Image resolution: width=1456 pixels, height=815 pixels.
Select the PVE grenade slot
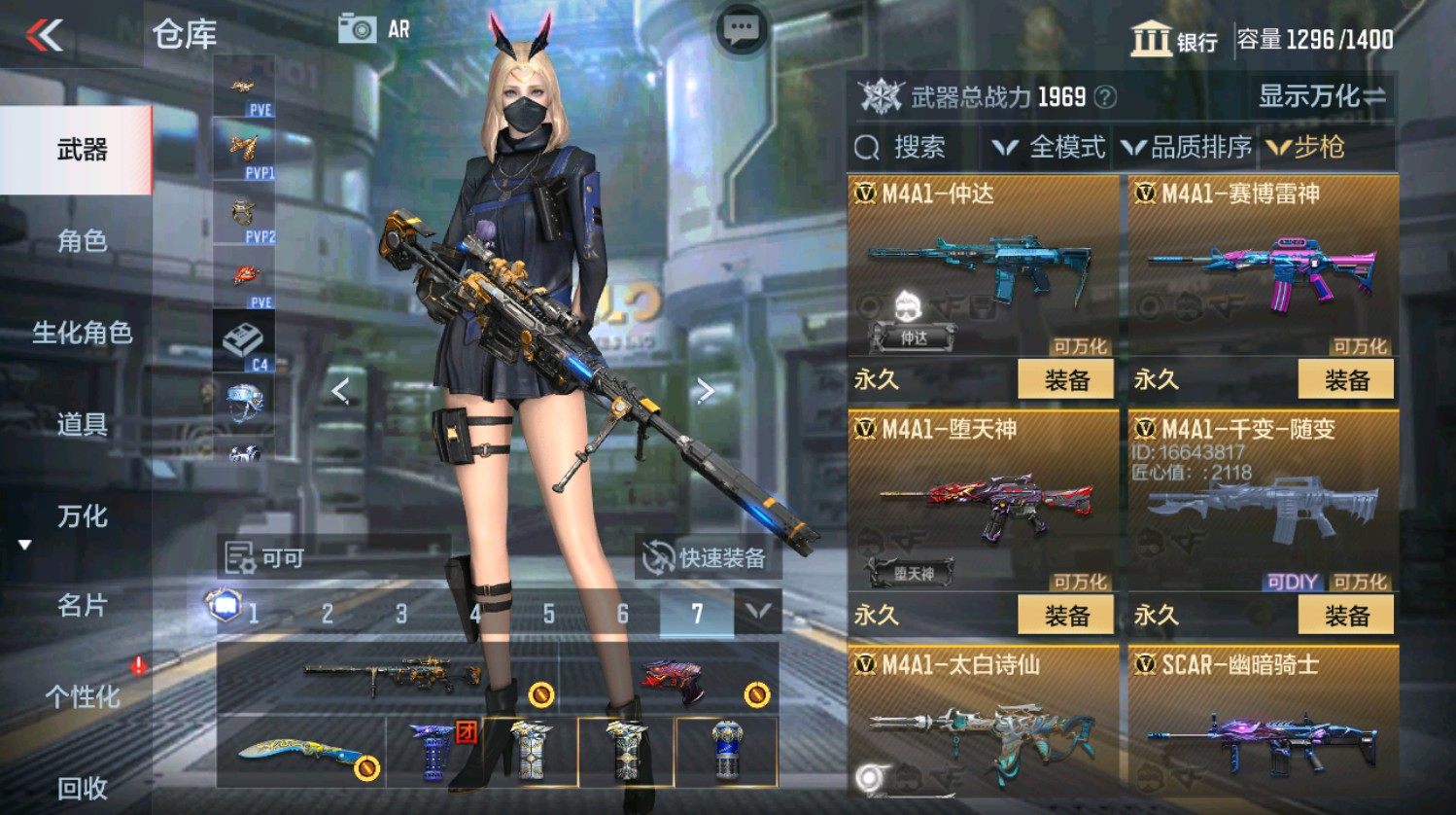tap(245, 279)
